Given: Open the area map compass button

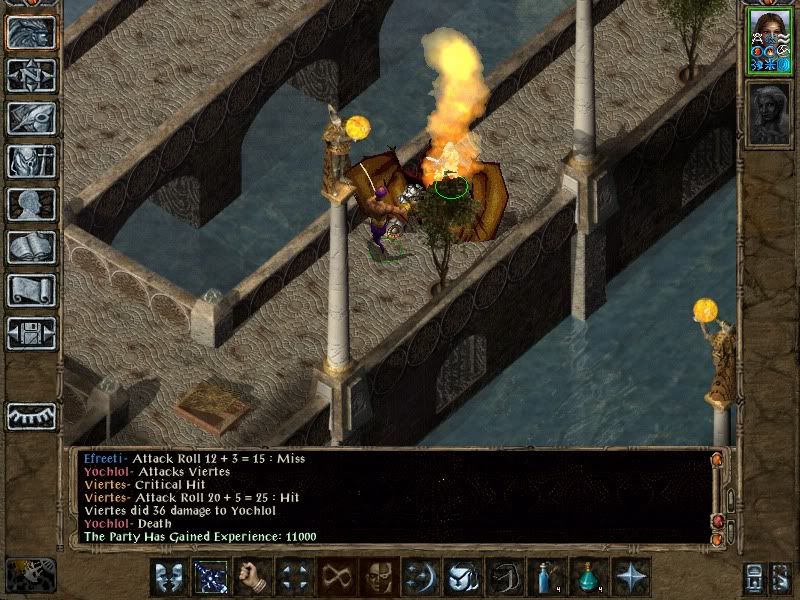Looking at the screenshot, I should point(31,75).
